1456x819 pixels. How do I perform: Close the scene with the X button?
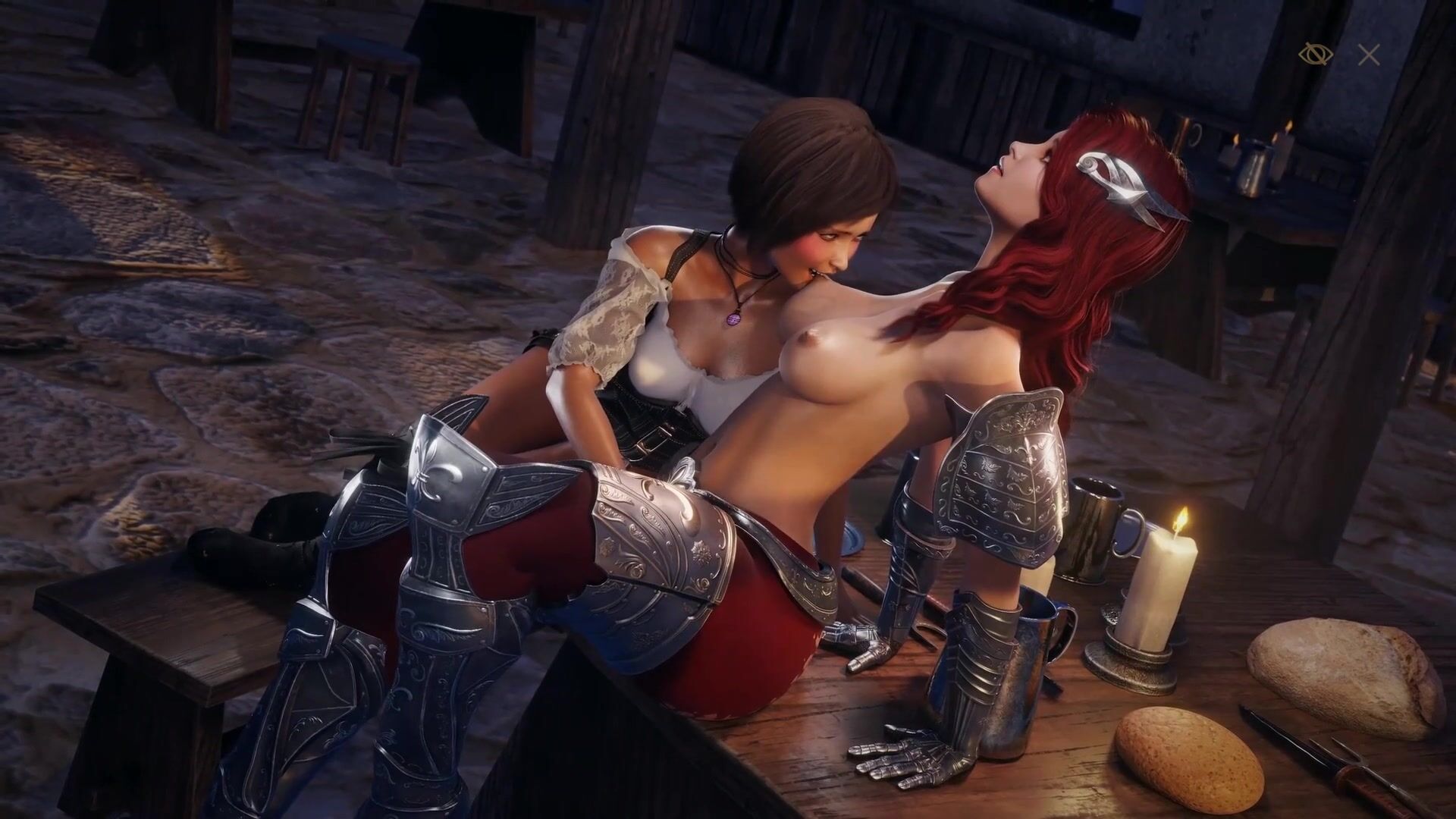(x=1369, y=55)
